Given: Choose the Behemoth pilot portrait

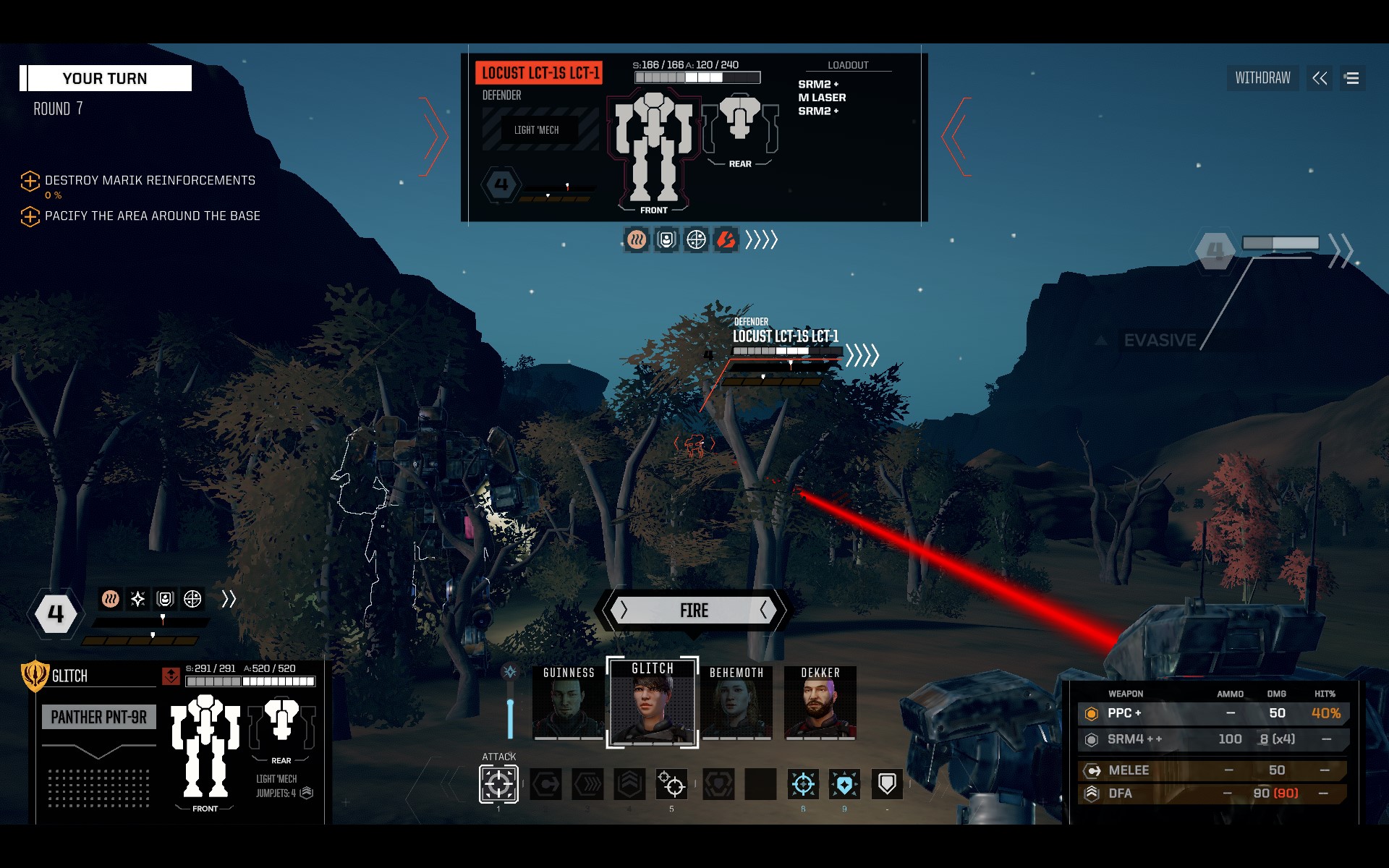Looking at the screenshot, I should click(736, 702).
